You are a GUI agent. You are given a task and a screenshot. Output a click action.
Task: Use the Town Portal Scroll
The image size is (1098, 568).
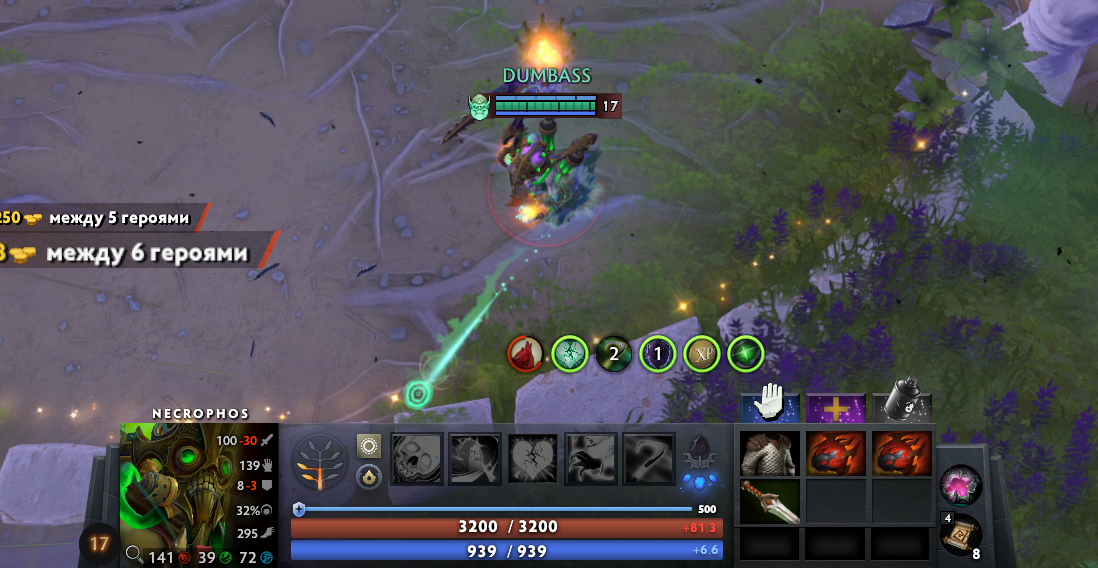pyautogui.click(x=960, y=537)
